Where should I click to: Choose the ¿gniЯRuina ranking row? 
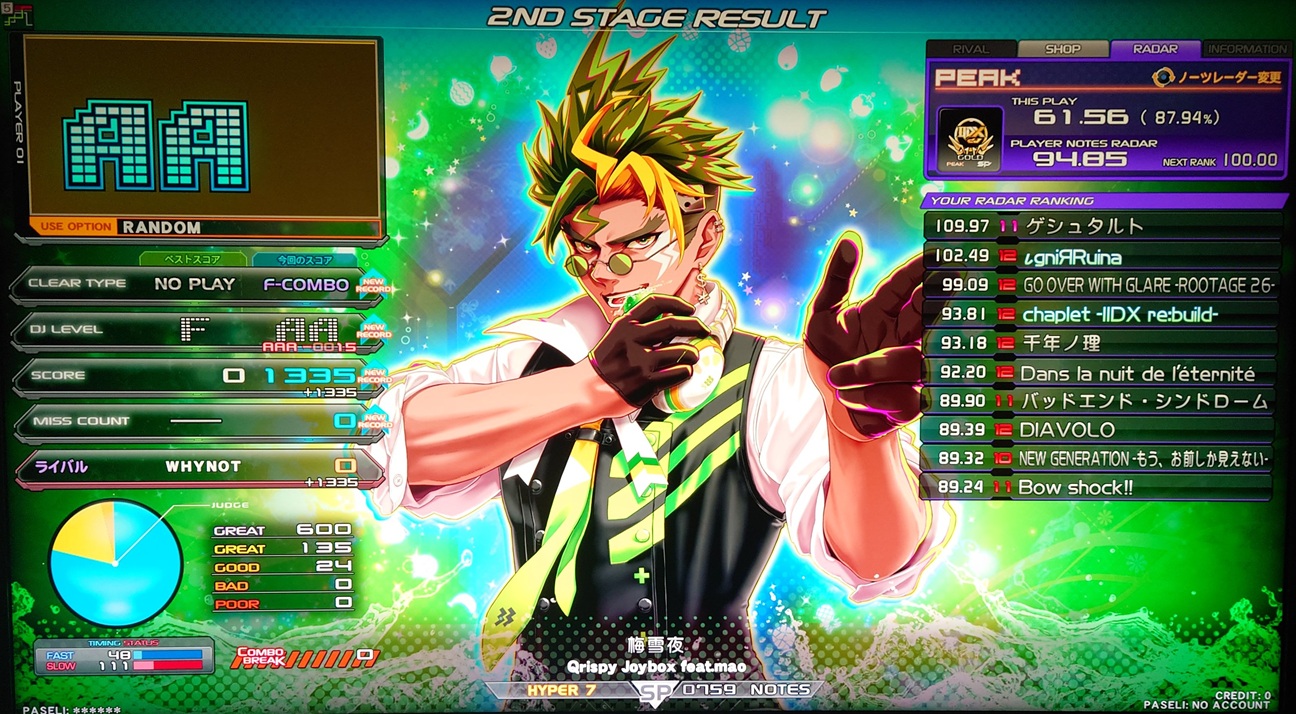coord(1100,256)
